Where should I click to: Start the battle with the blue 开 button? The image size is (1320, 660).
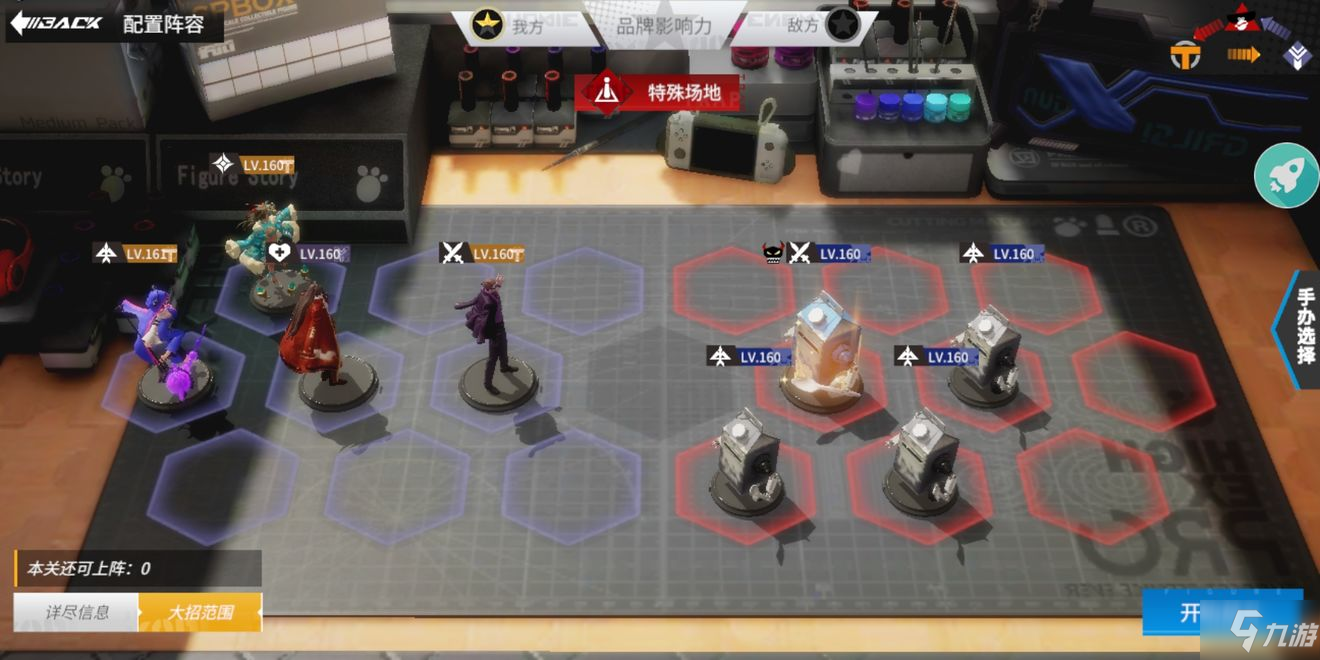(x=1190, y=612)
